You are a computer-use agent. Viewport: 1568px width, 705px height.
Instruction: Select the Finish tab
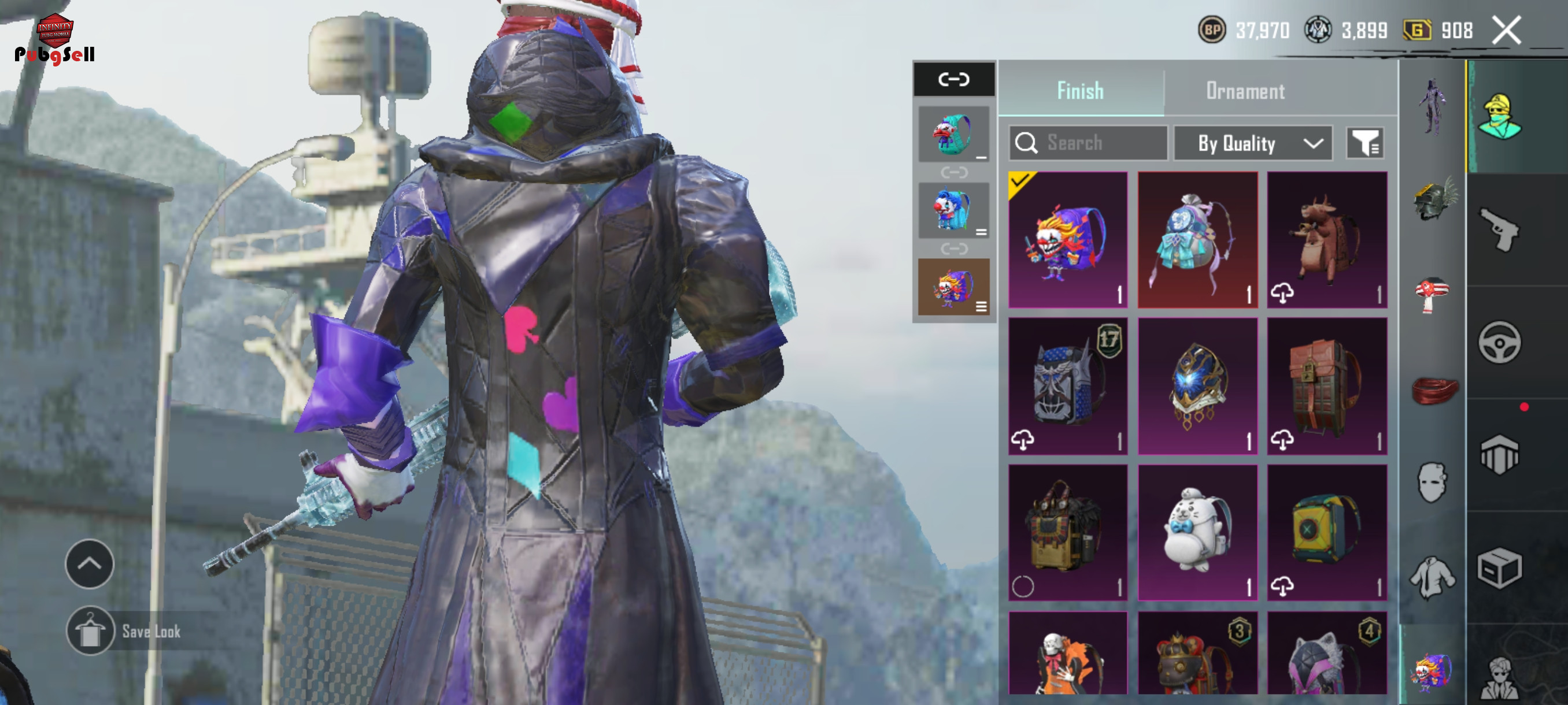1080,91
